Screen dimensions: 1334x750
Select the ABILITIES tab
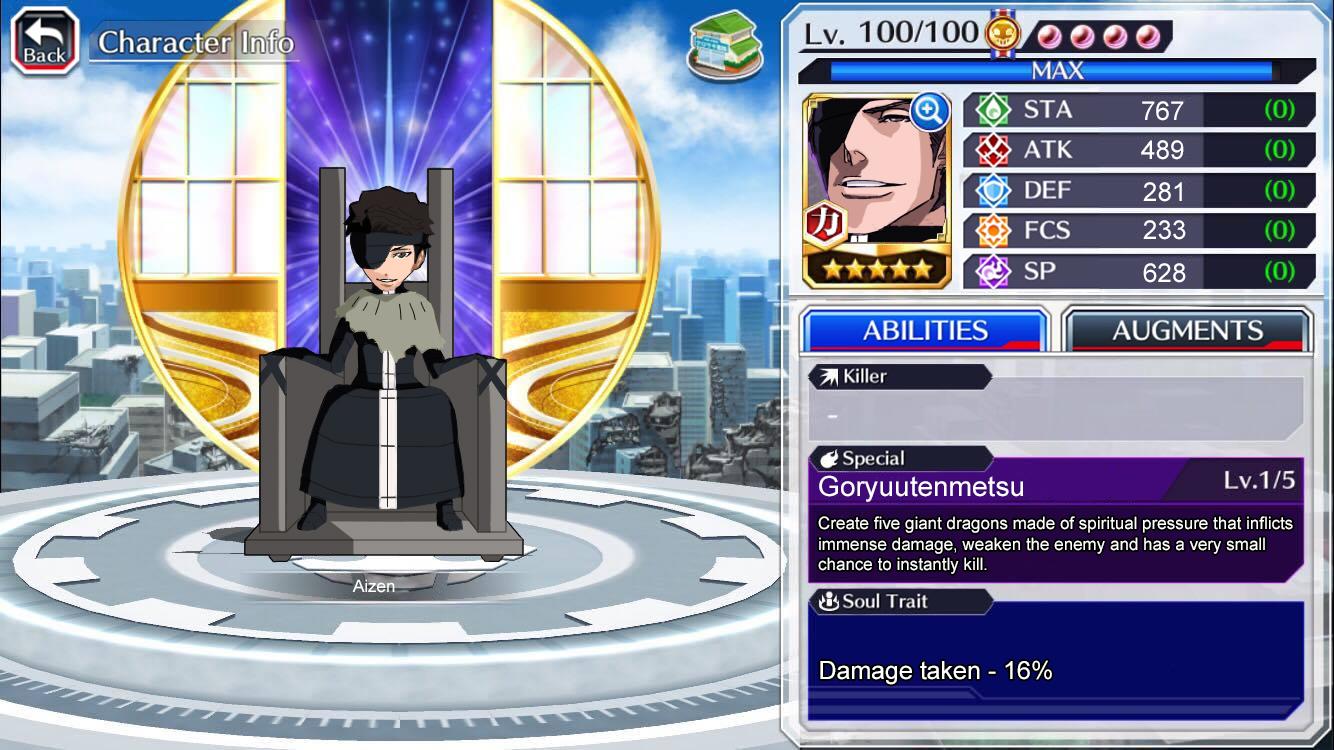923,328
